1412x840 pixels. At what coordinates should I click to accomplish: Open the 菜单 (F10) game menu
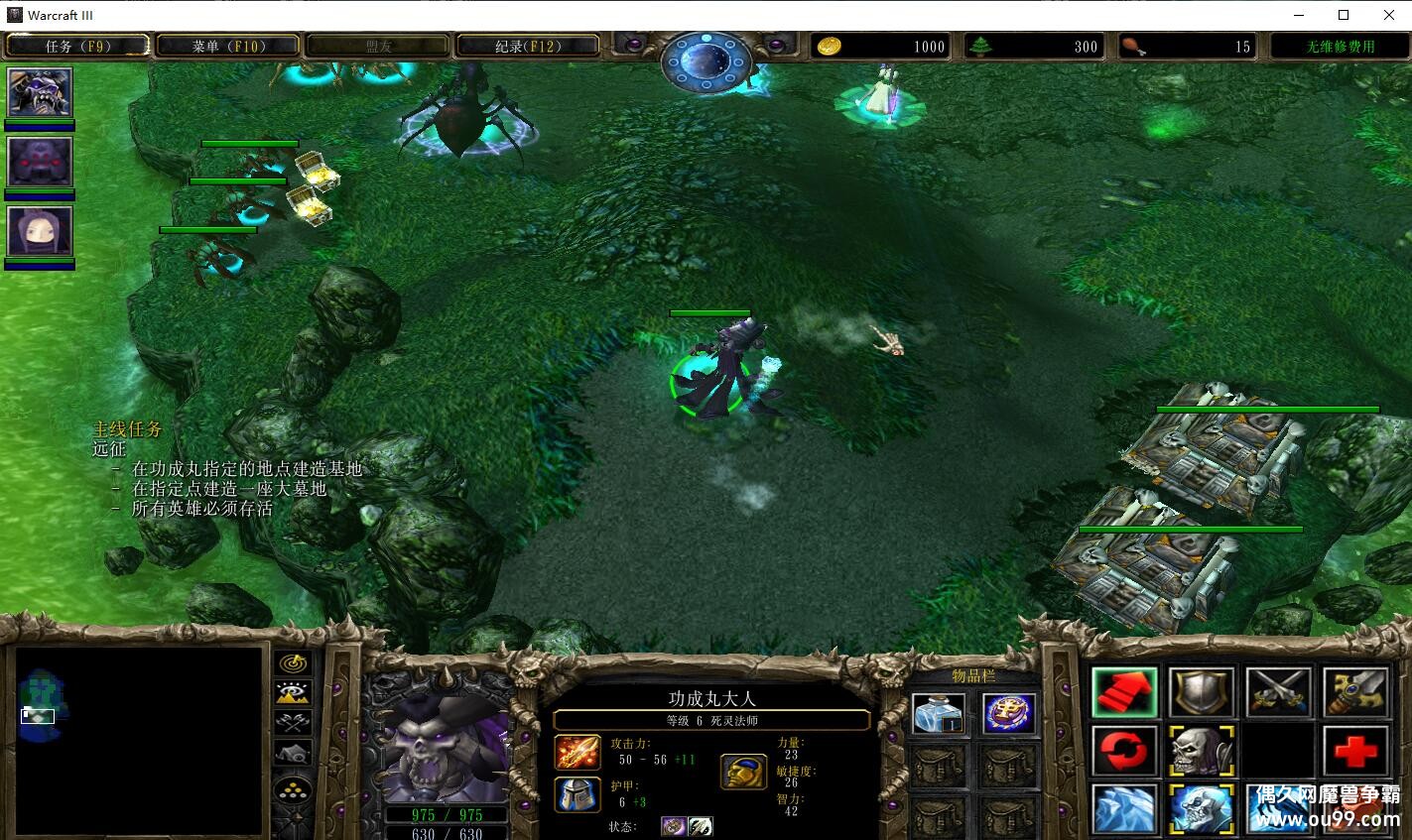227,46
